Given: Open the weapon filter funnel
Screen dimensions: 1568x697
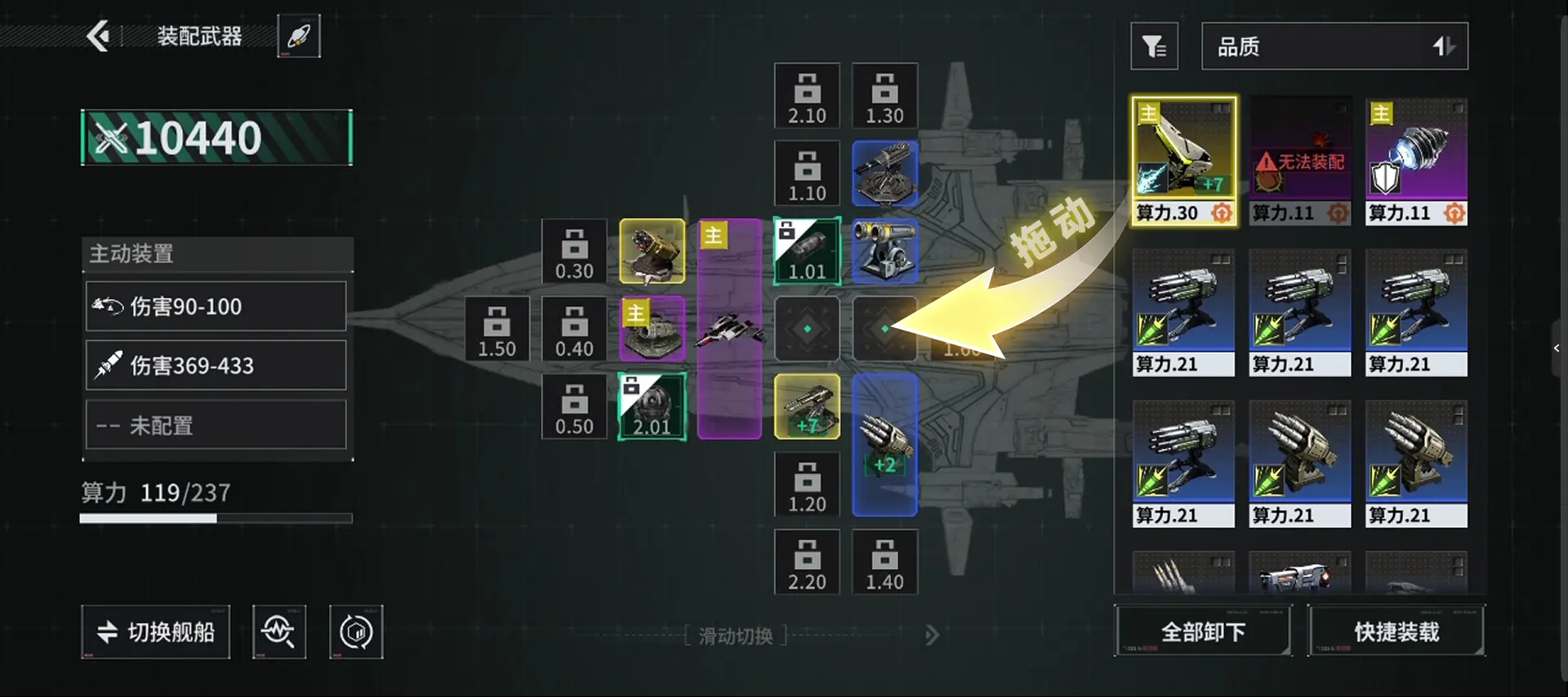Looking at the screenshot, I should 1154,47.
